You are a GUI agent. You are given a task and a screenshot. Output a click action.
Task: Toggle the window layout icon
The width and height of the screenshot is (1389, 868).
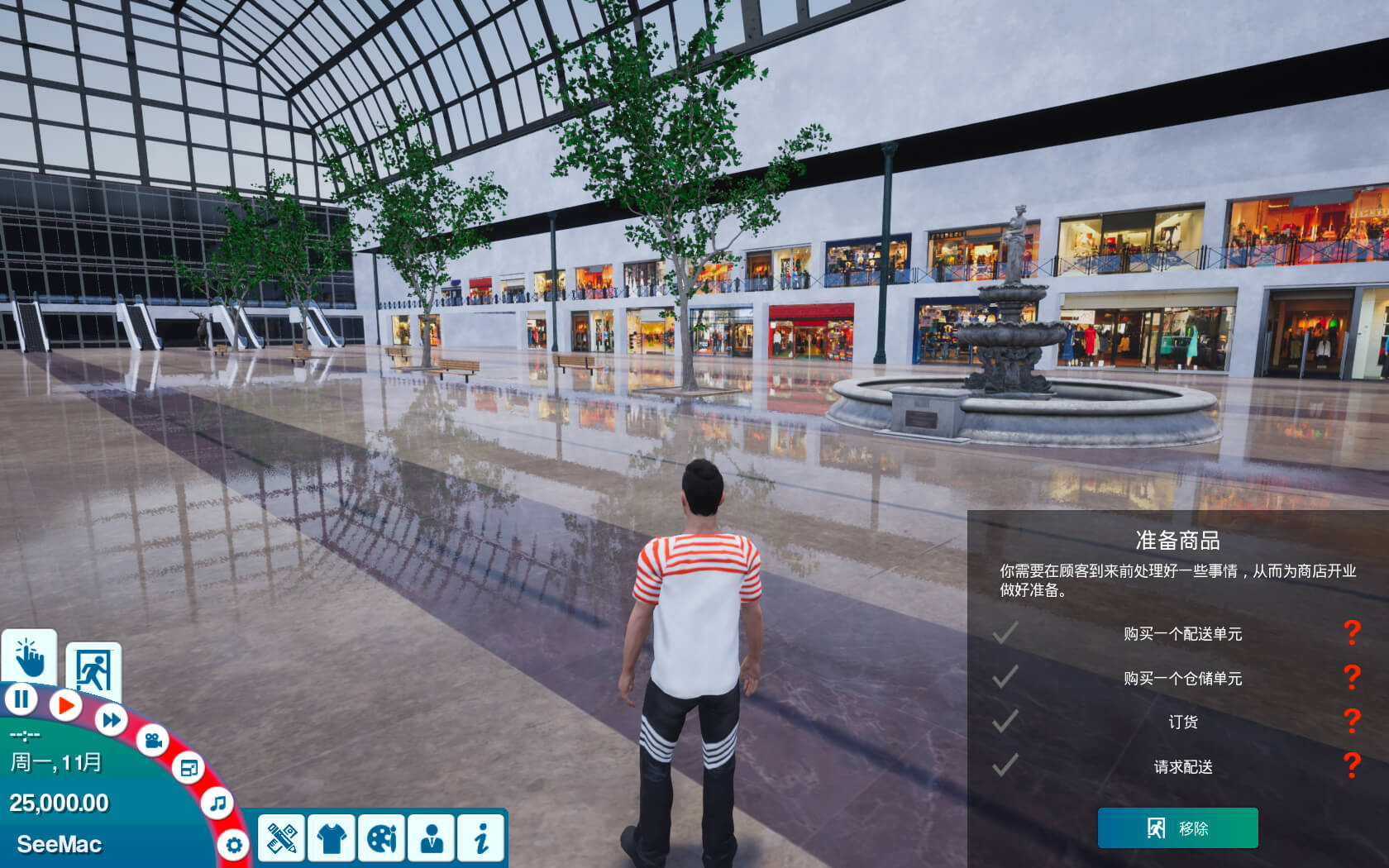click(189, 768)
